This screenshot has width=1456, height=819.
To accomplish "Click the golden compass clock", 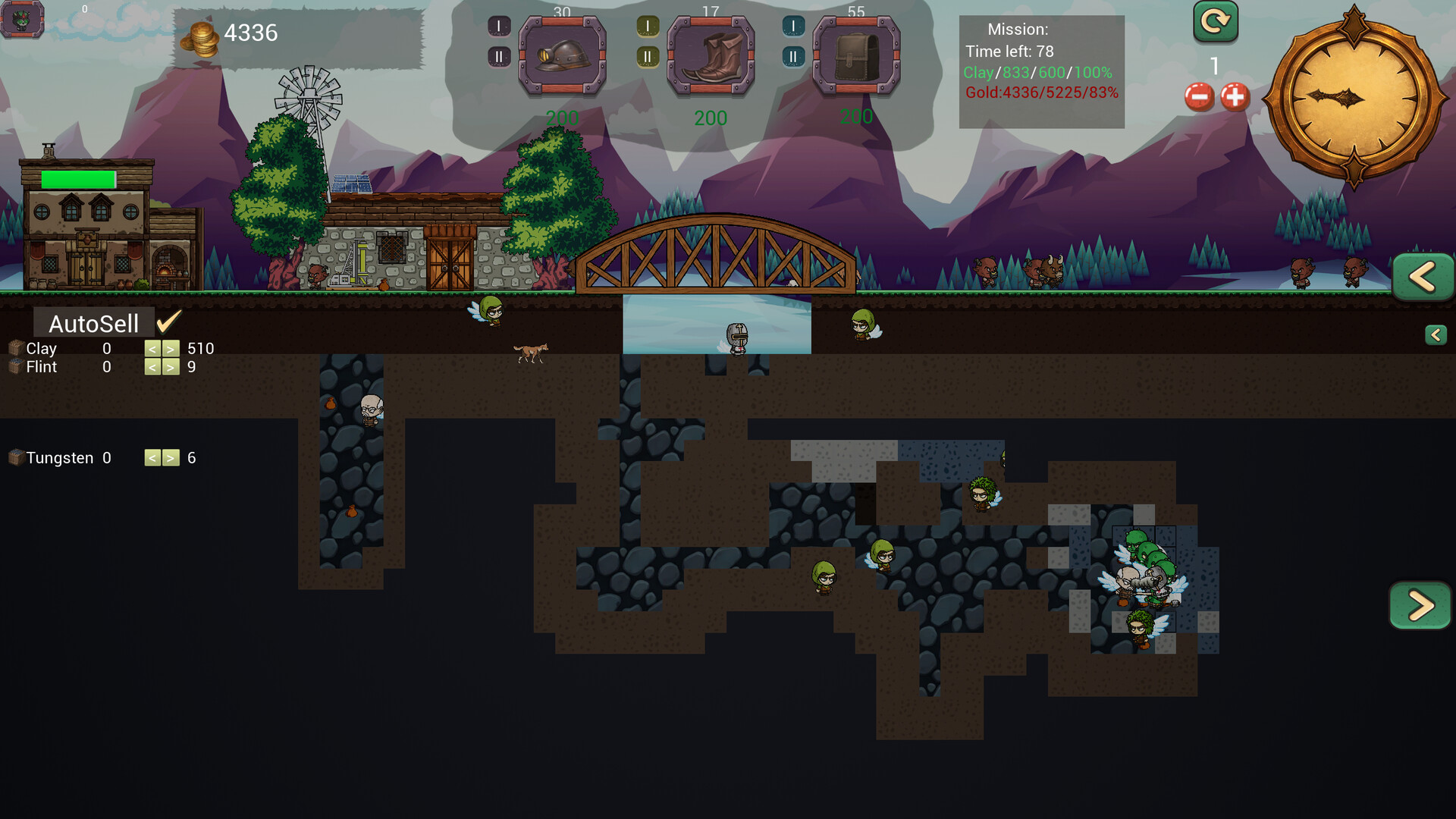I will [1354, 99].
